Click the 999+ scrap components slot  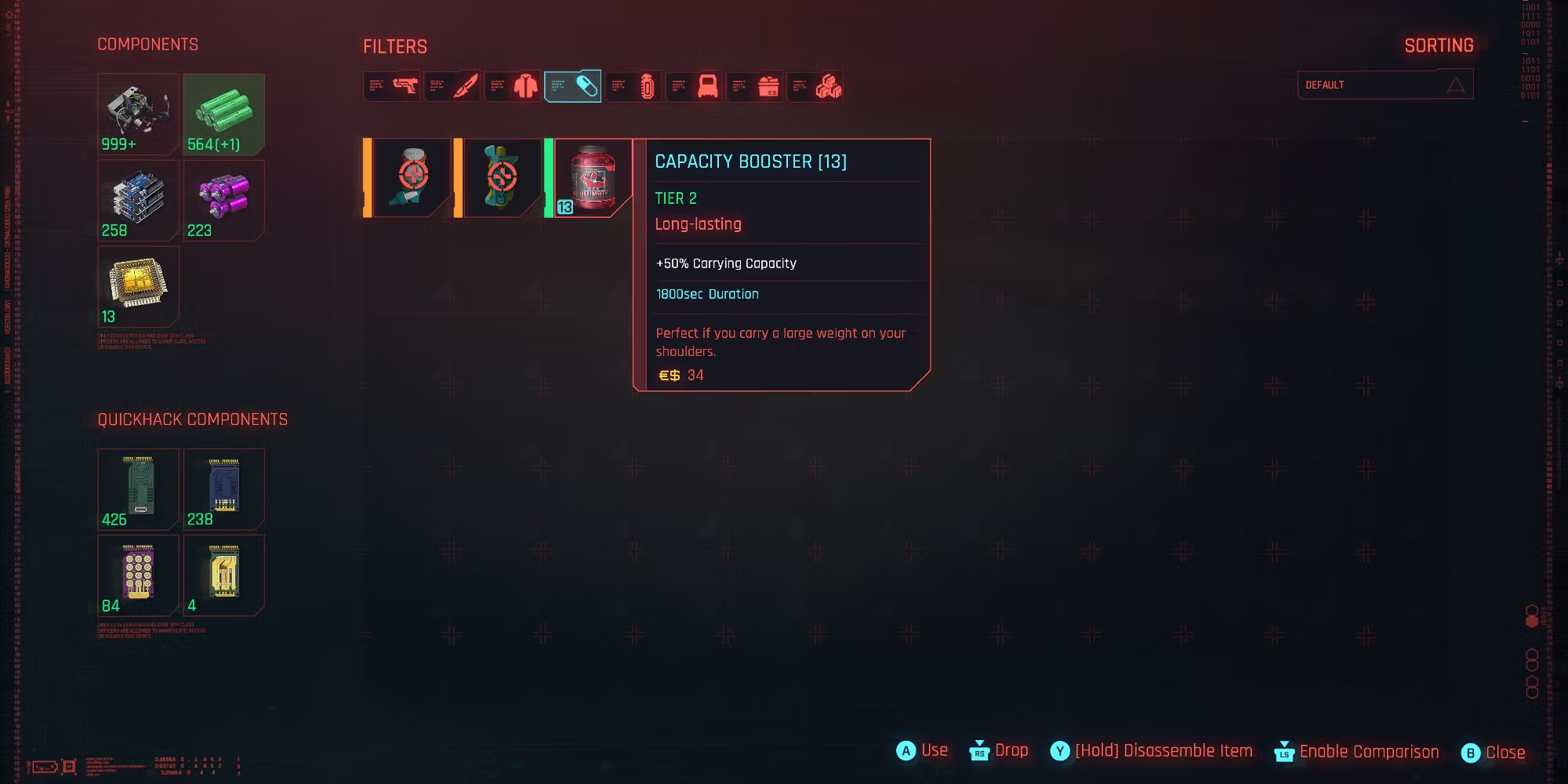tap(138, 114)
